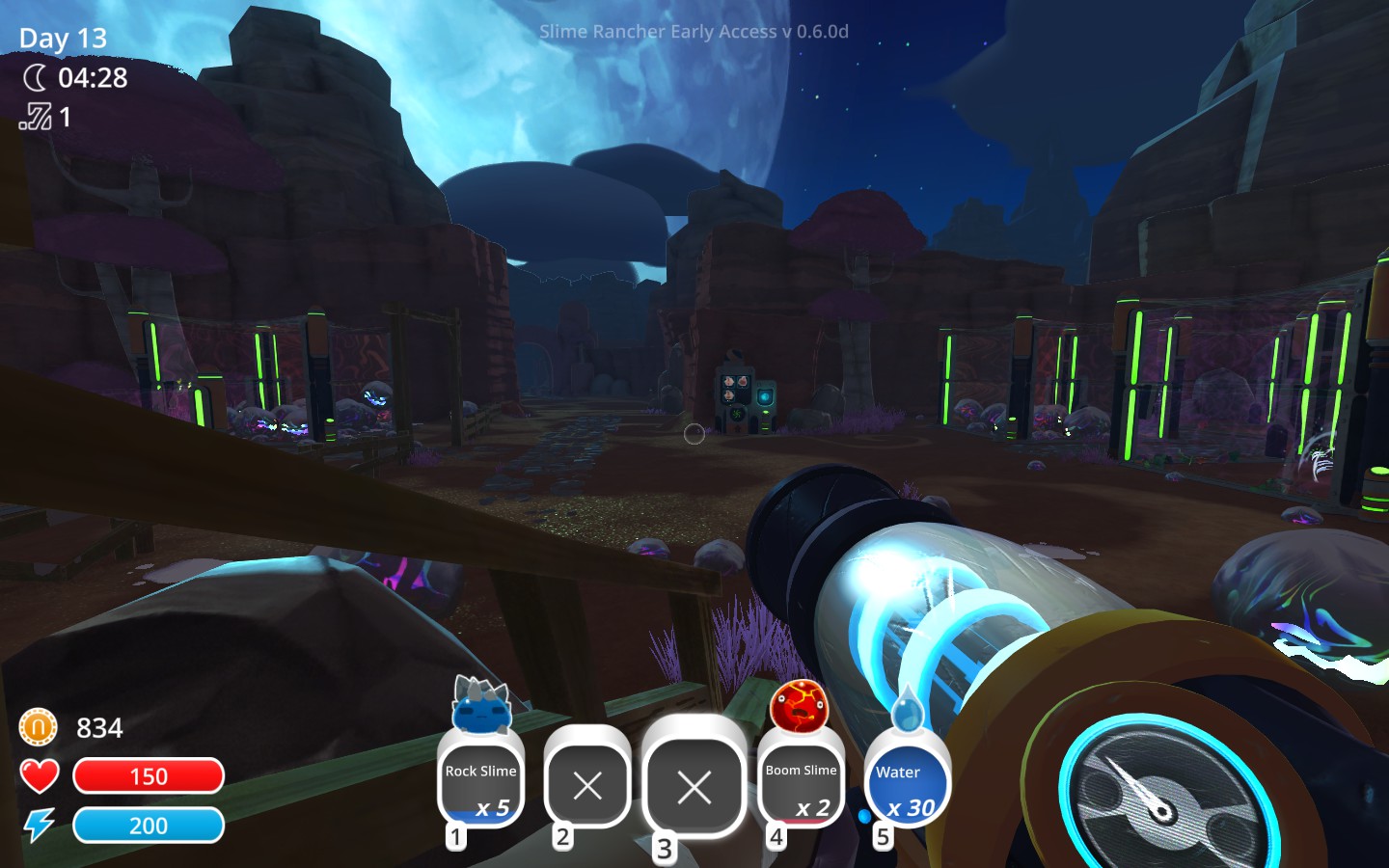Click the Newbucks coin icon
The image size is (1389, 868).
tap(36, 728)
